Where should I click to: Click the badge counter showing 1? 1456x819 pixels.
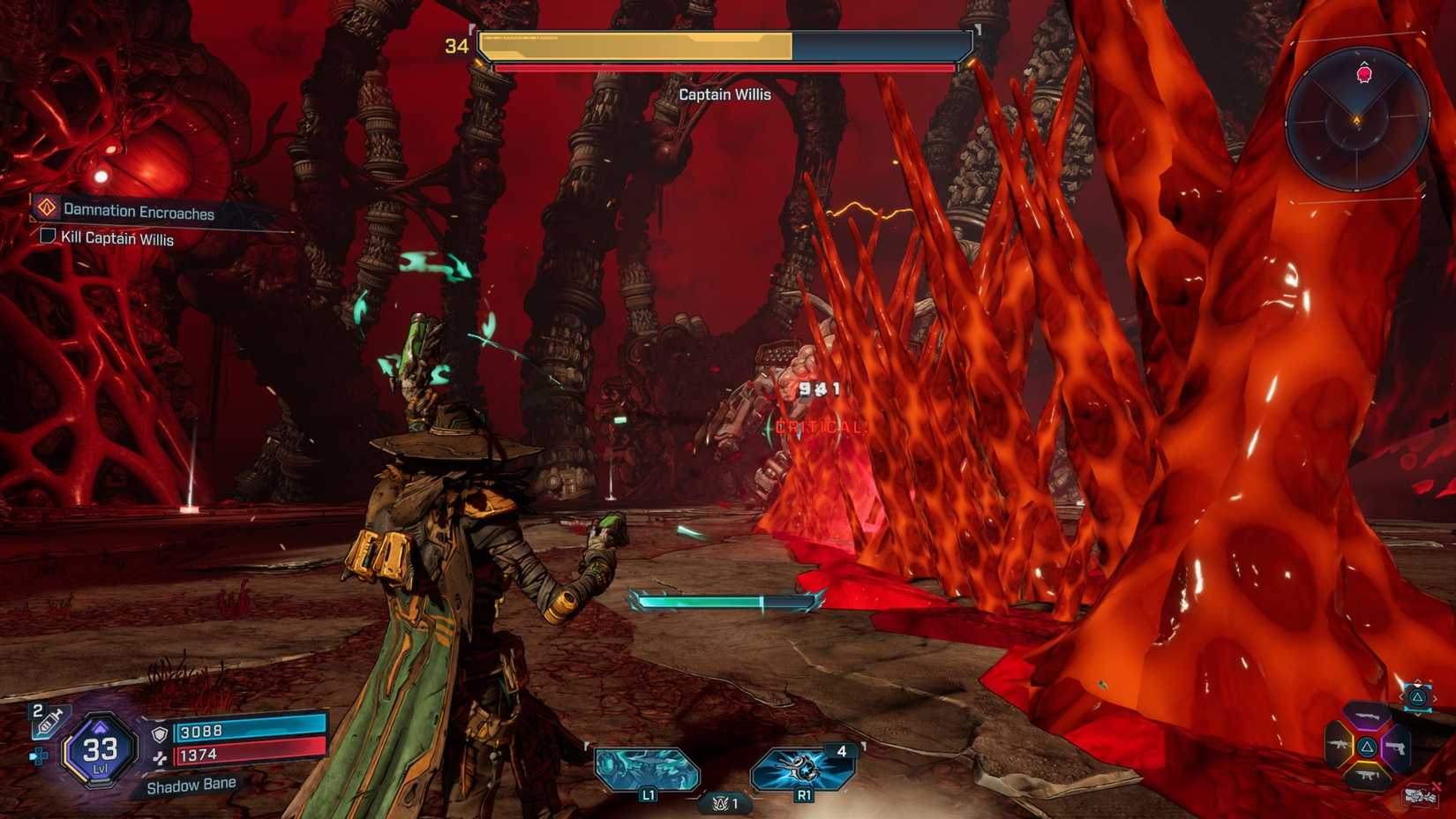coord(724,804)
